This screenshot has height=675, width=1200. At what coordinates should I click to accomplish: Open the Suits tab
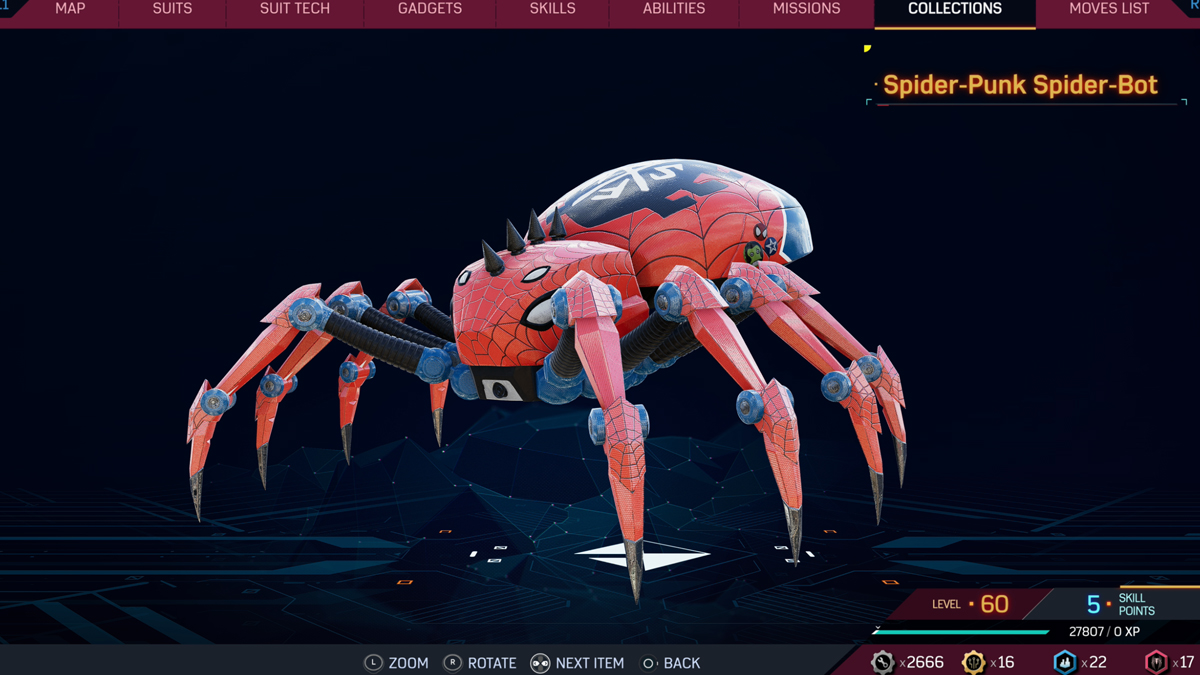click(172, 9)
